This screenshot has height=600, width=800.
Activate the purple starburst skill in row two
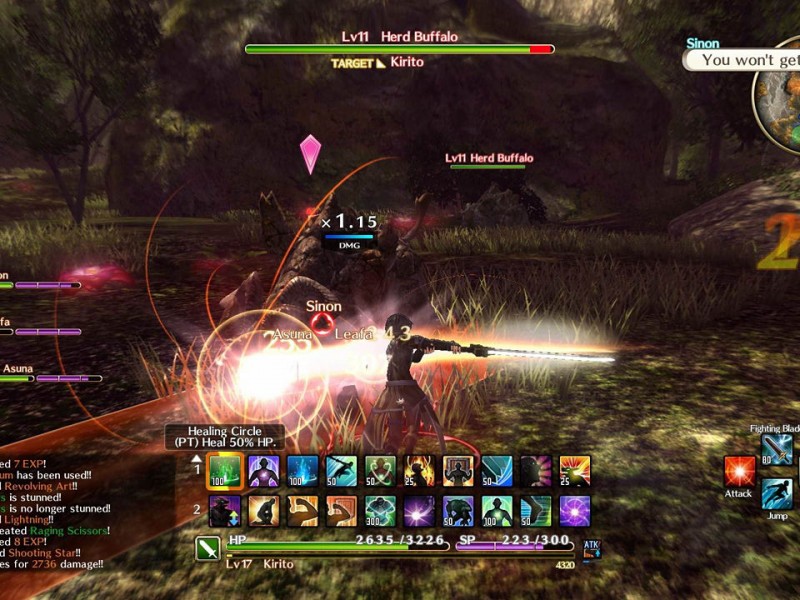pos(419,510)
